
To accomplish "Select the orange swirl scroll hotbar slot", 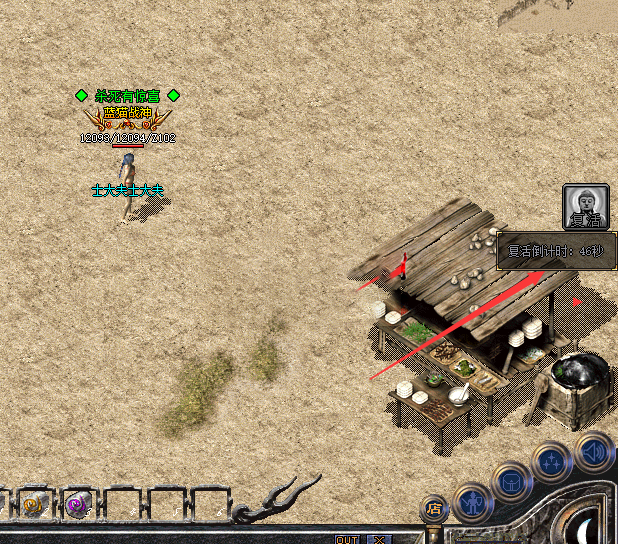I will (33, 506).
